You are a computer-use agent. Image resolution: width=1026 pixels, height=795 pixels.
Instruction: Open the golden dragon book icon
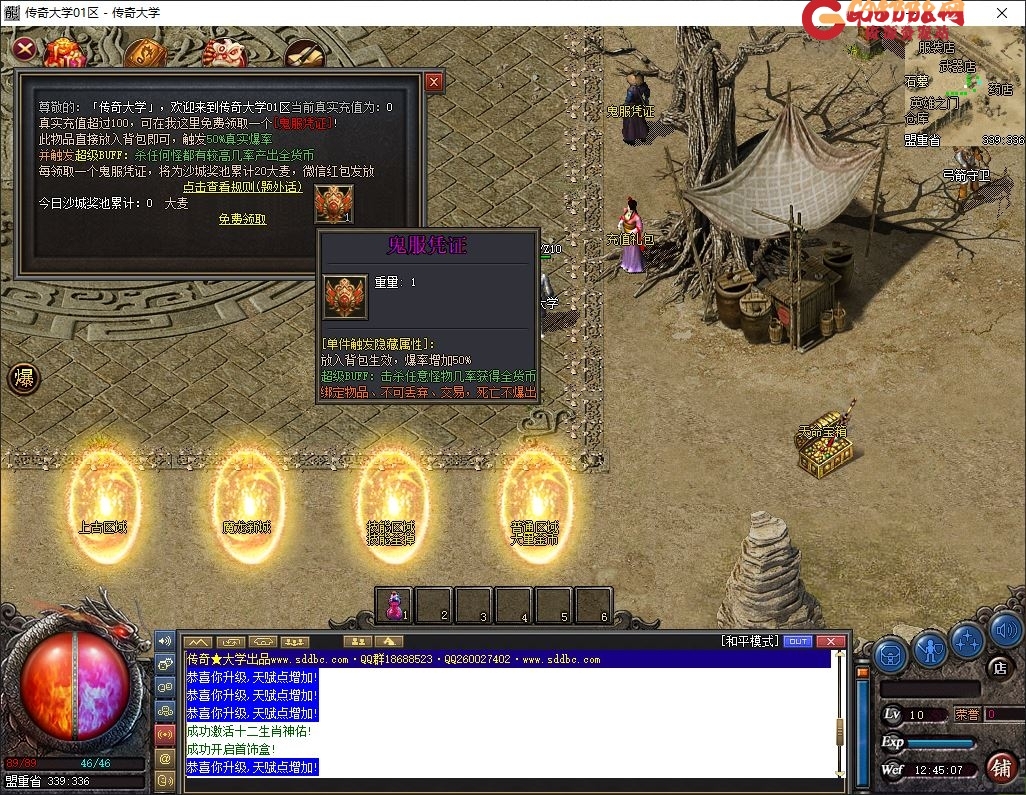click(x=145, y=52)
